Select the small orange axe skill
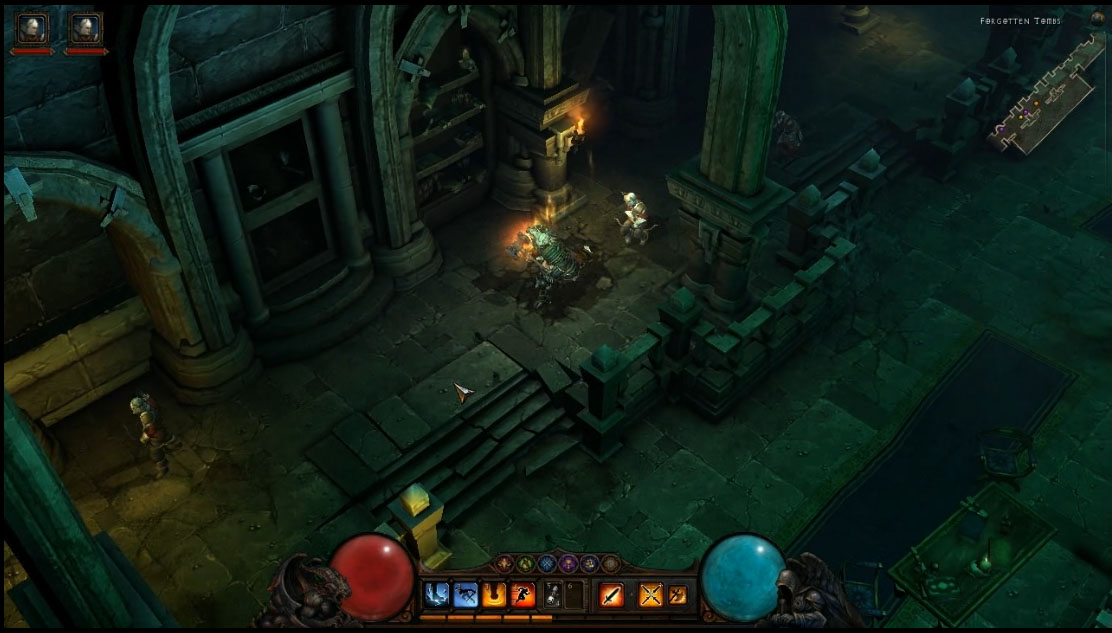Viewport: 1112px width, 633px height. tap(678, 596)
